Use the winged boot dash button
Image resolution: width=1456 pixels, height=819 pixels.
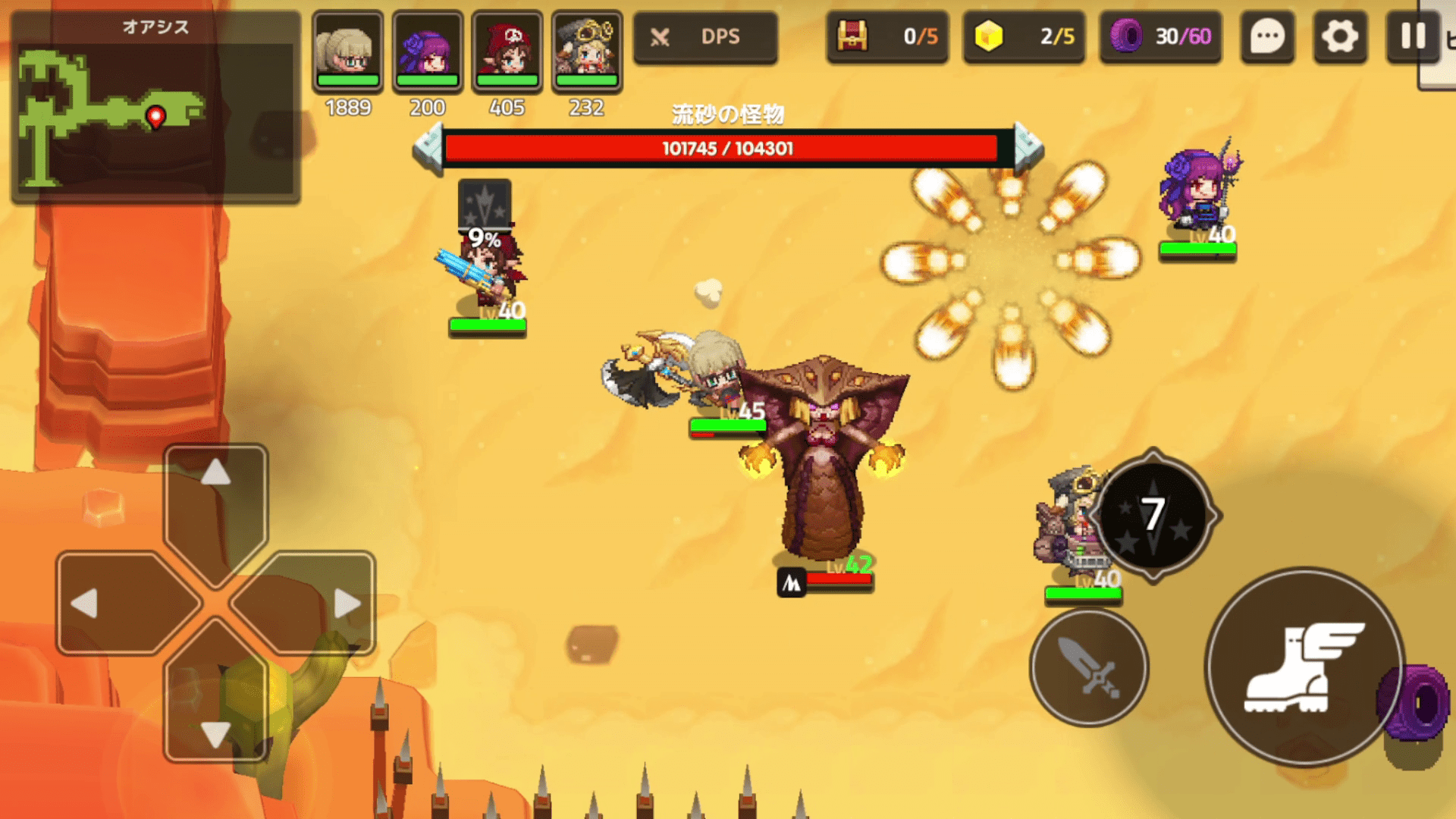tap(1304, 667)
